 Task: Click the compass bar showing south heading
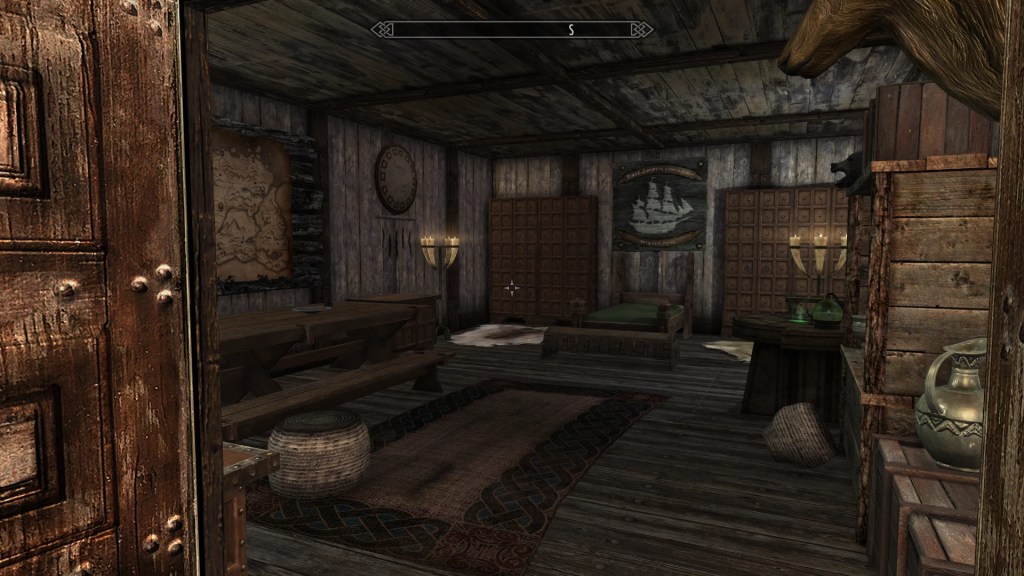point(512,30)
